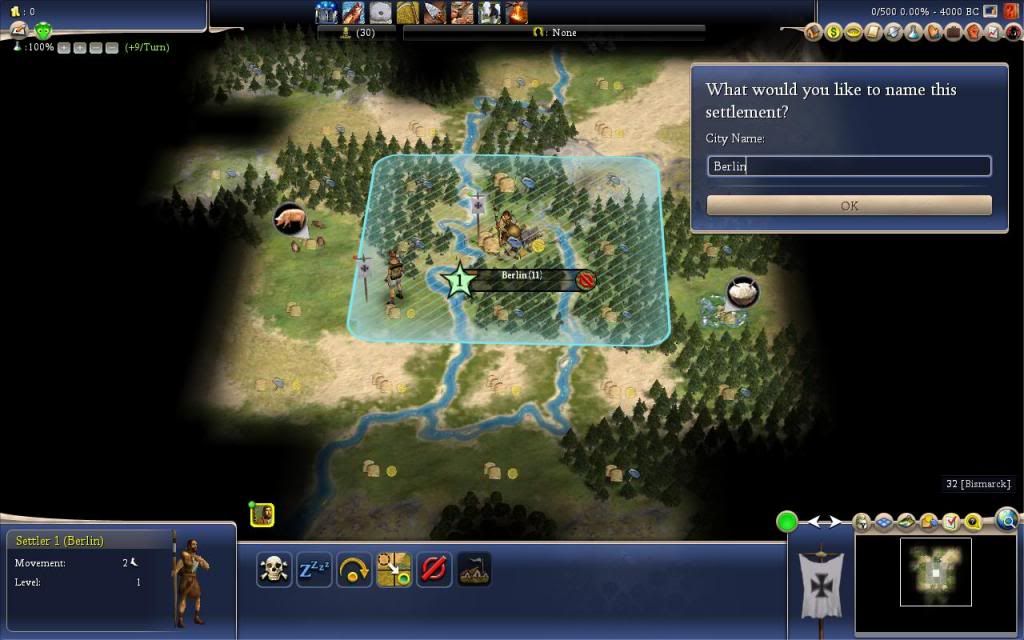Image resolution: width=1024 pixels, height=640 pixels.
Task: Click the City Name text field
Action: tap(849, 166)
